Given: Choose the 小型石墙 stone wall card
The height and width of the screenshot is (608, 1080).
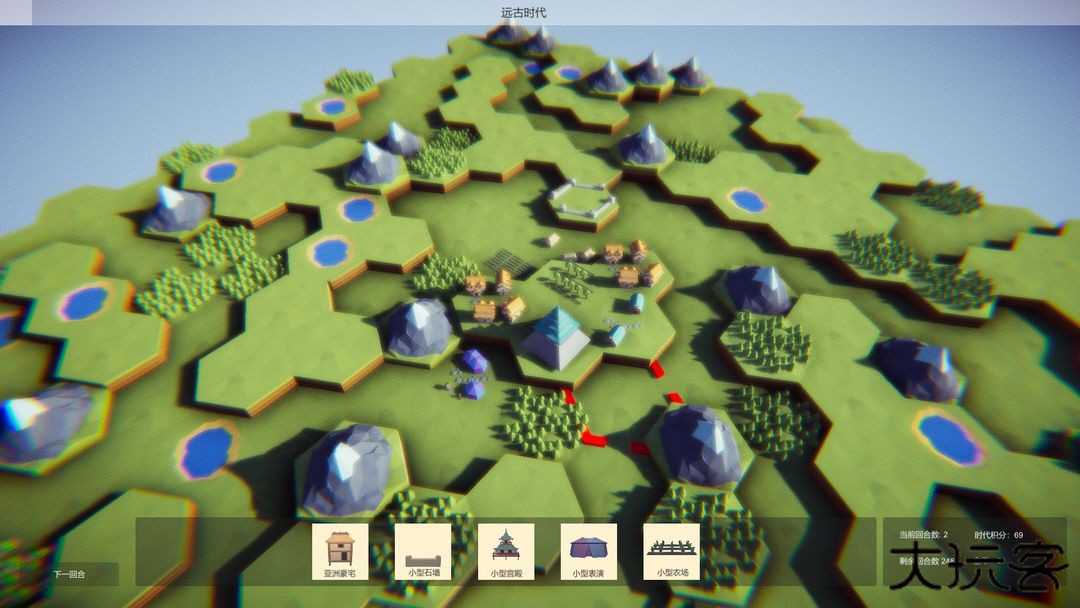Looking at the screenshot, I should tap(423, 552).
